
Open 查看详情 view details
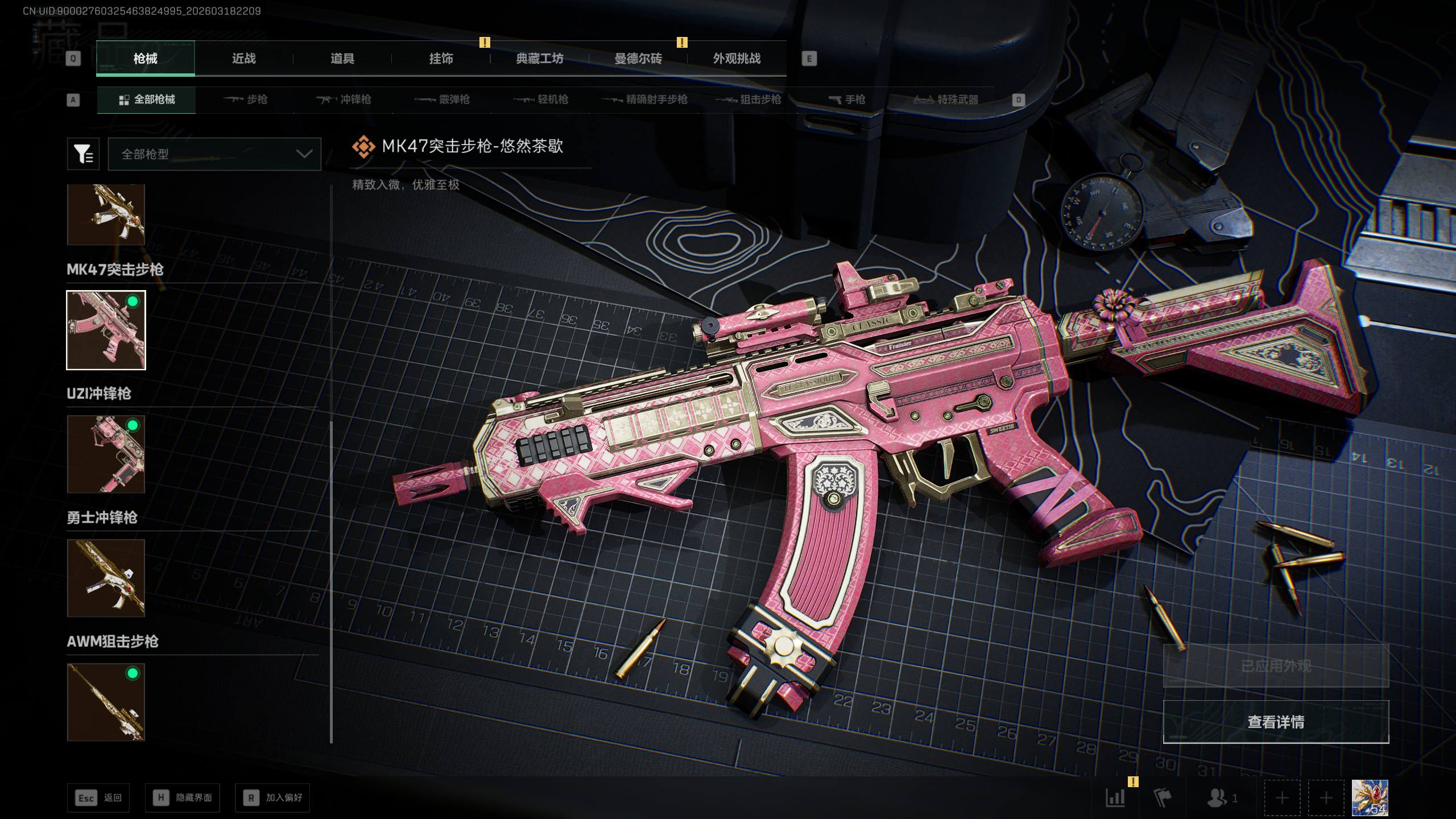click(1276, 722)
